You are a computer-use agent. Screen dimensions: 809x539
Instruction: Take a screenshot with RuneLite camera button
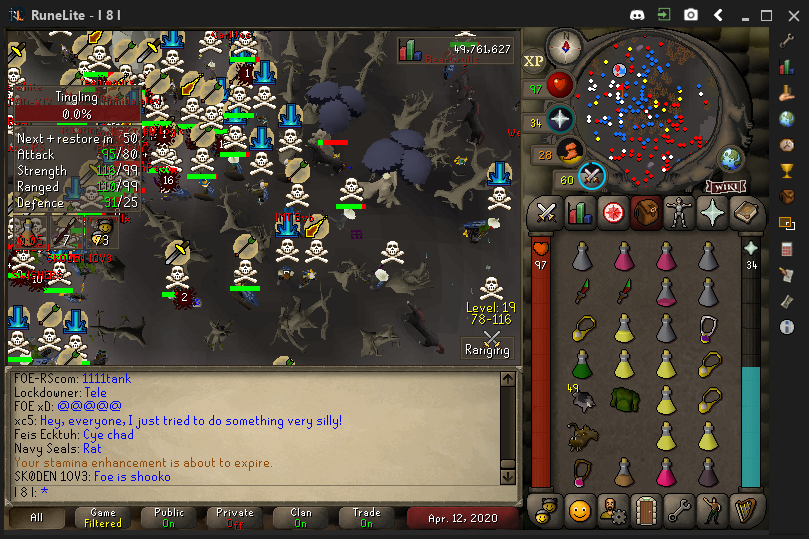tap(691, 15)
